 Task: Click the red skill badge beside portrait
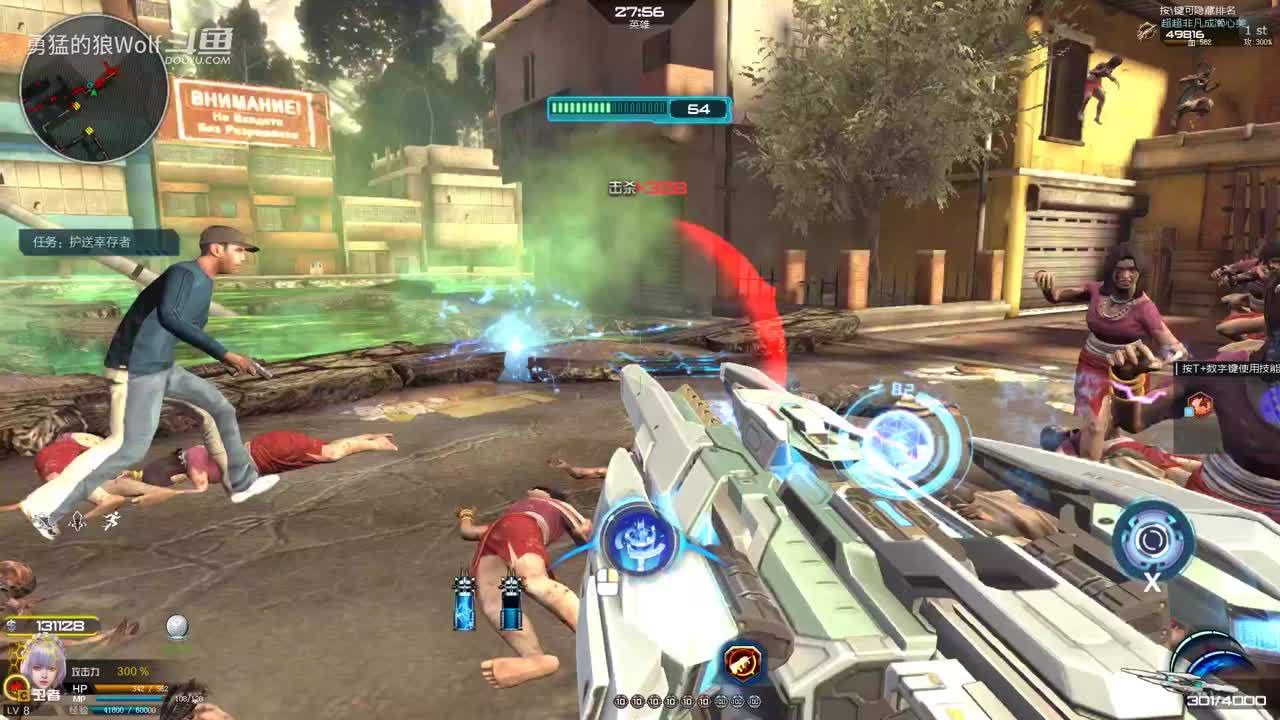(17, 687)
